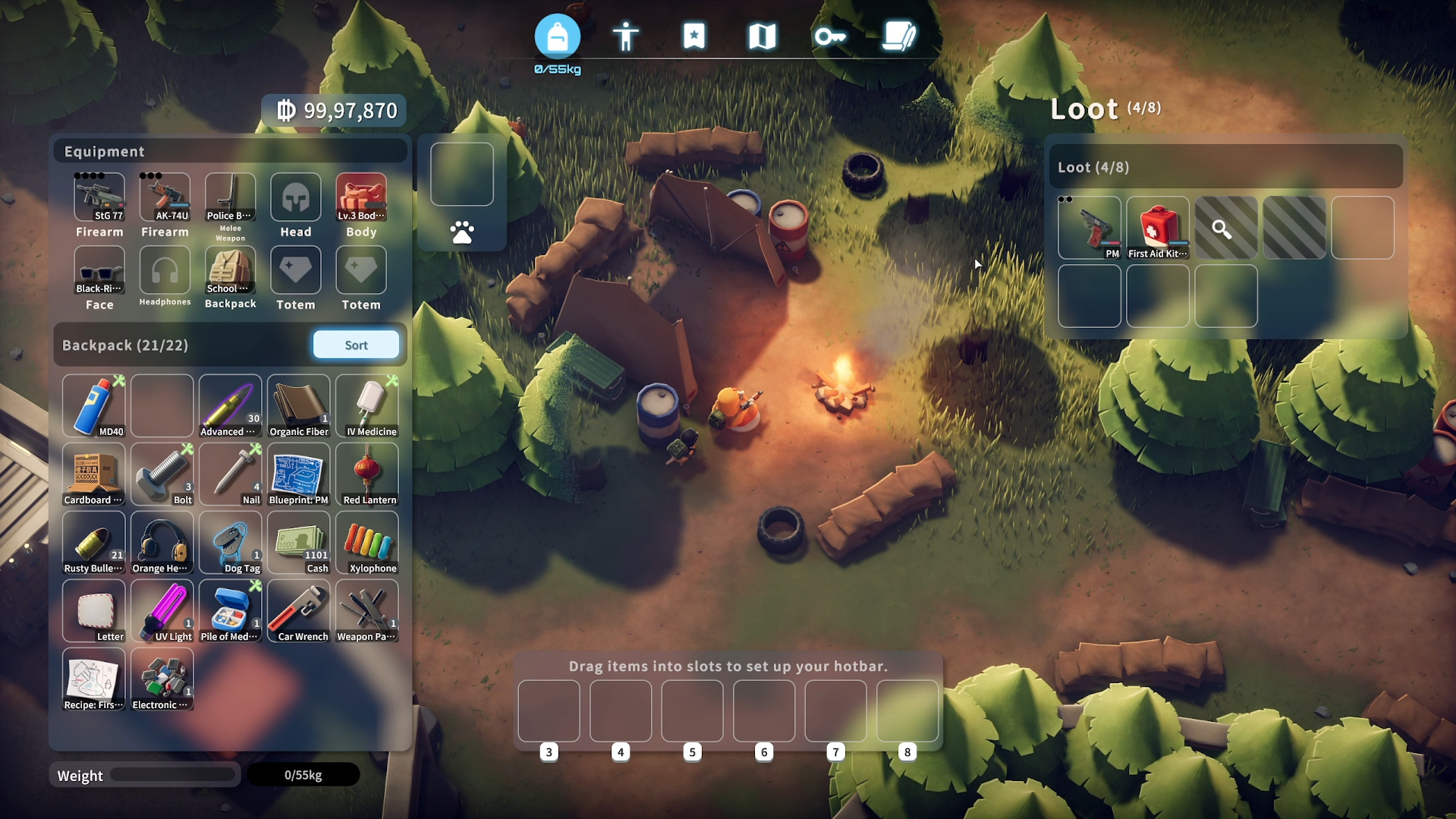The width and height of the screenshot is (1456, 819).
Task: Click the Lv.3 body armor slot
Action: pos(361,197)
